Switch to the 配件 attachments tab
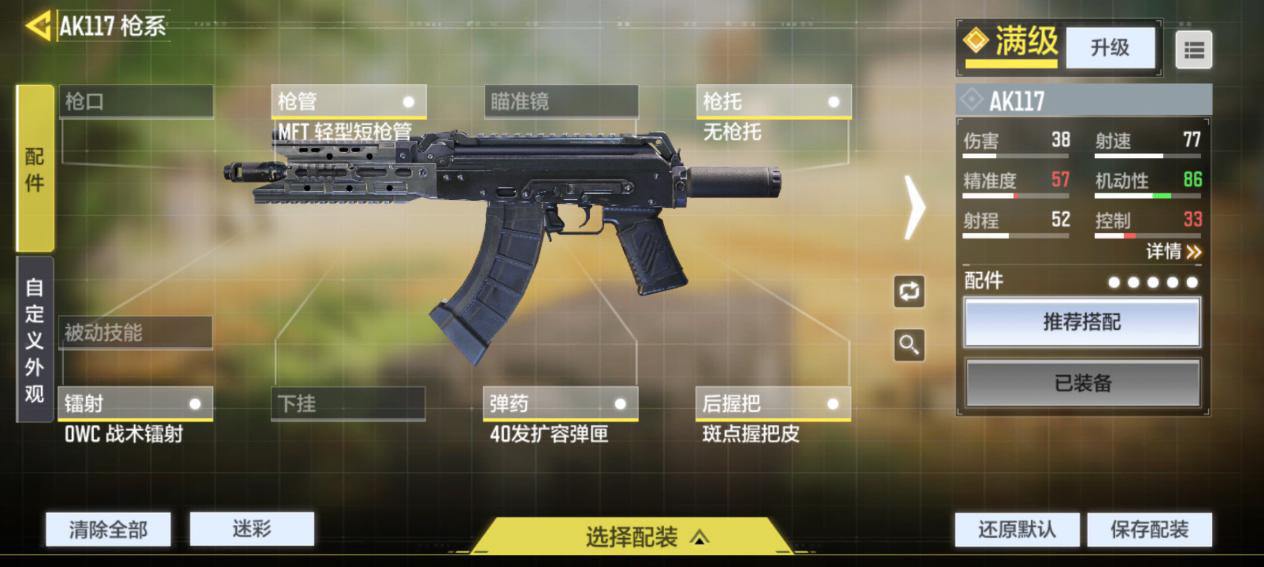 pos(35,168)
